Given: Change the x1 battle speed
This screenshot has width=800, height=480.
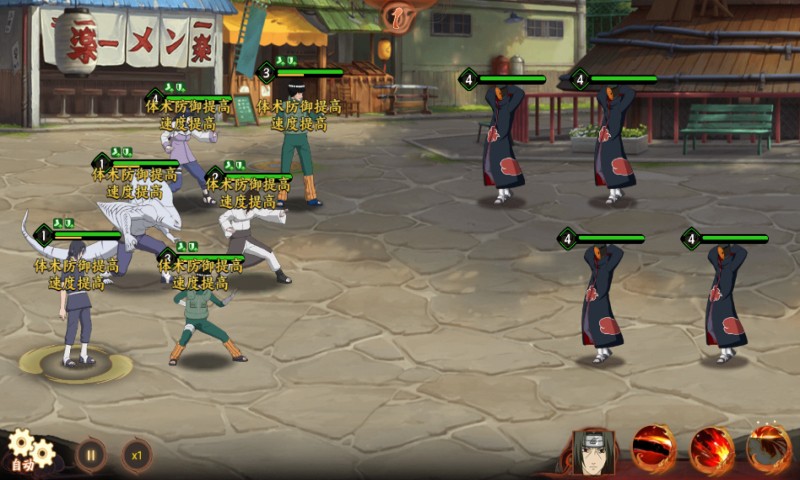Looking at the screenshot, I should click(x=137, y=454).
